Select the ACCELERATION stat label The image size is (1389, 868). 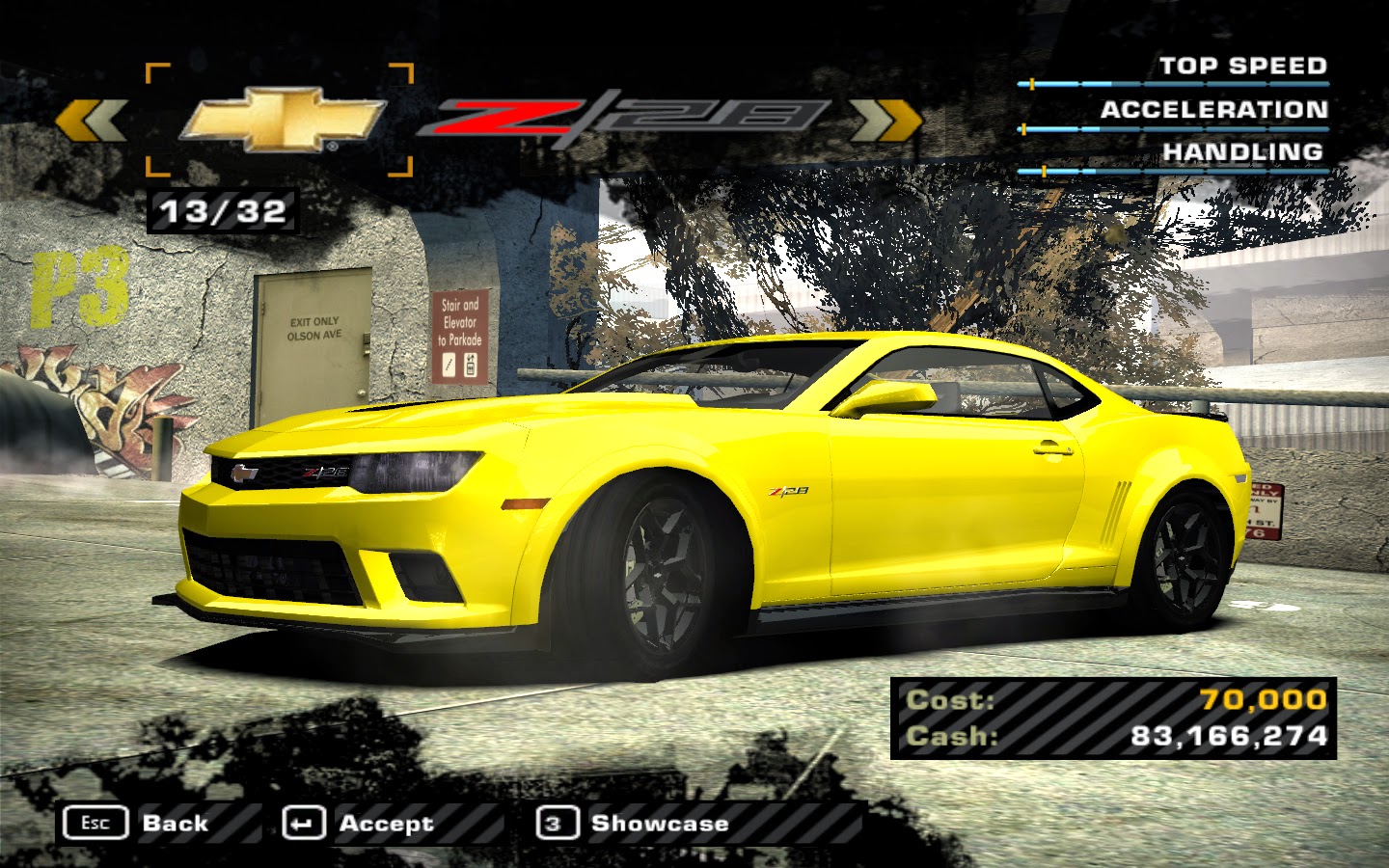[x=1213, y=111]
